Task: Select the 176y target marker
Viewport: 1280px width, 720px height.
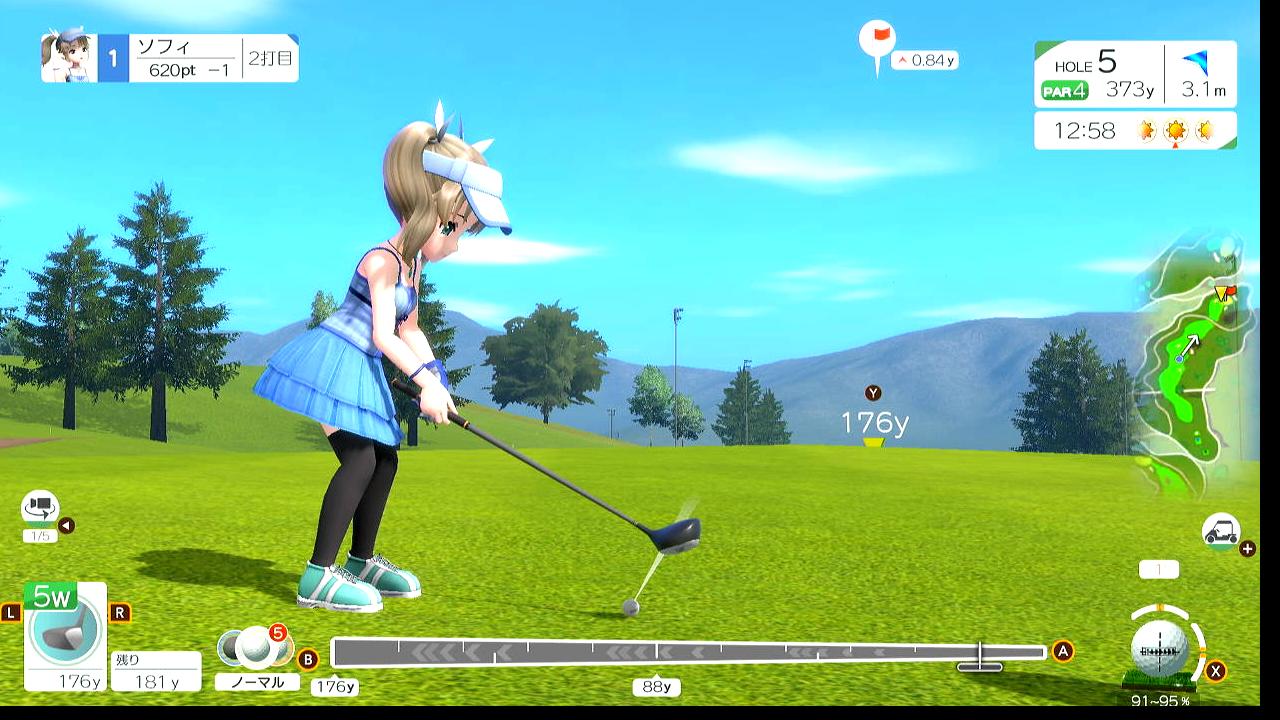Action: click(874, 424)
